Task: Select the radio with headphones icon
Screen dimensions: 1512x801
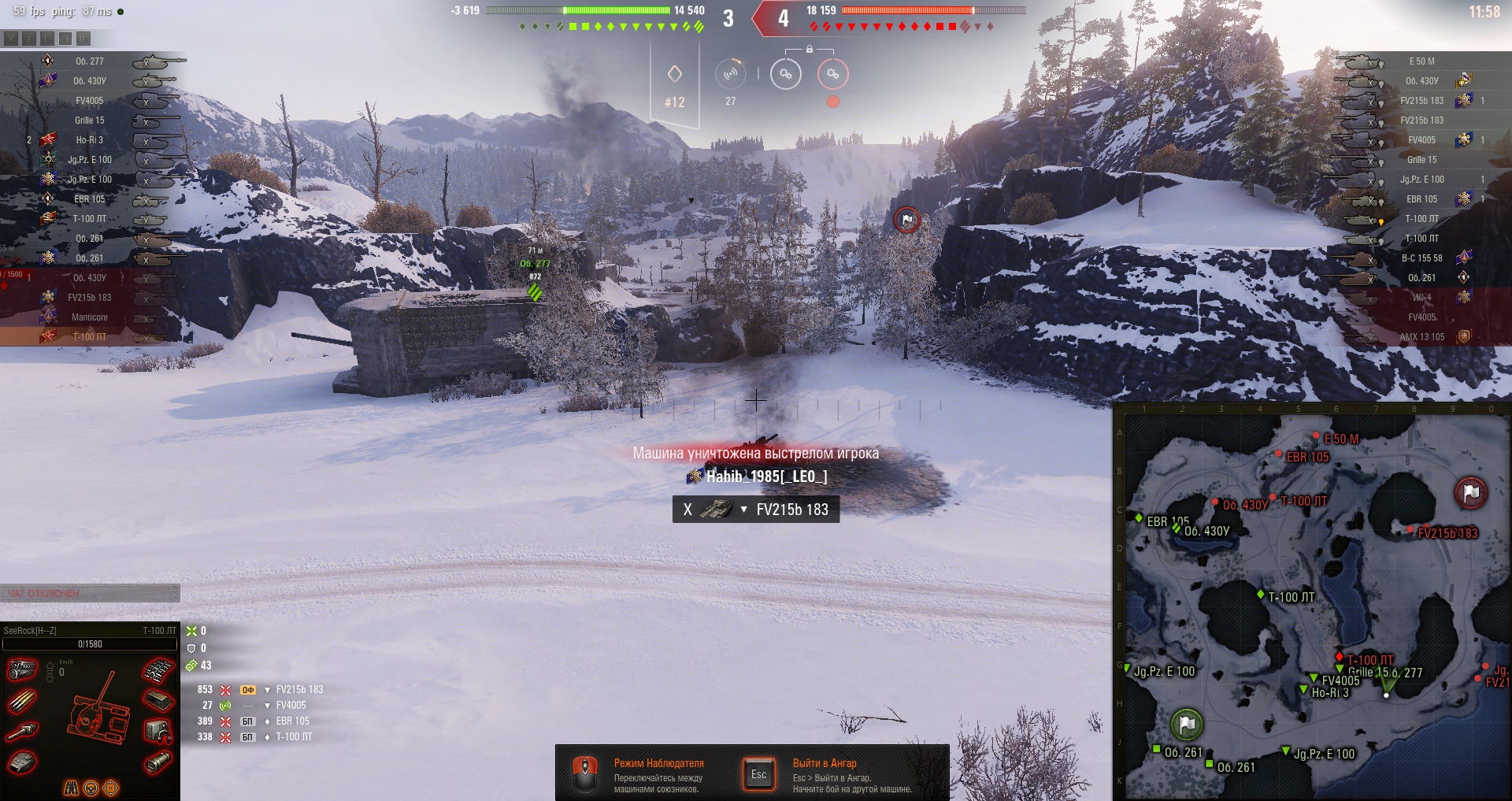Action: [157, 732]
